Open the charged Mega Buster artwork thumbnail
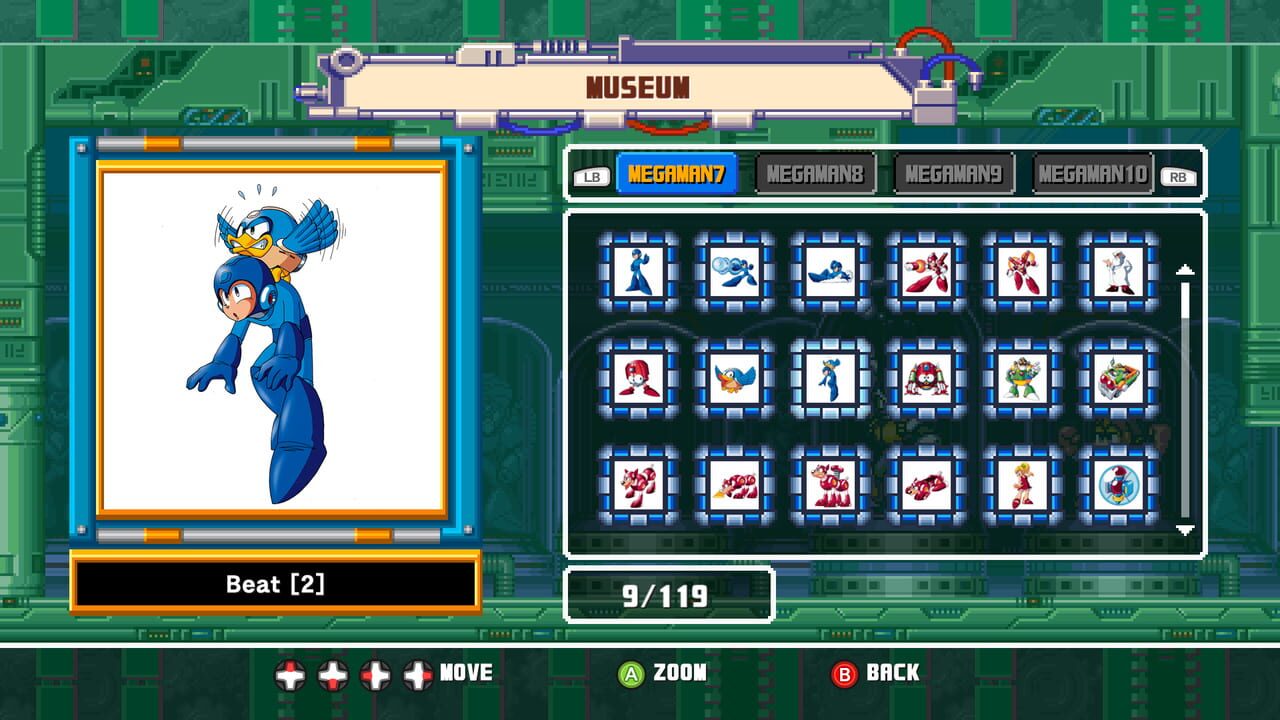 [735, 270]
